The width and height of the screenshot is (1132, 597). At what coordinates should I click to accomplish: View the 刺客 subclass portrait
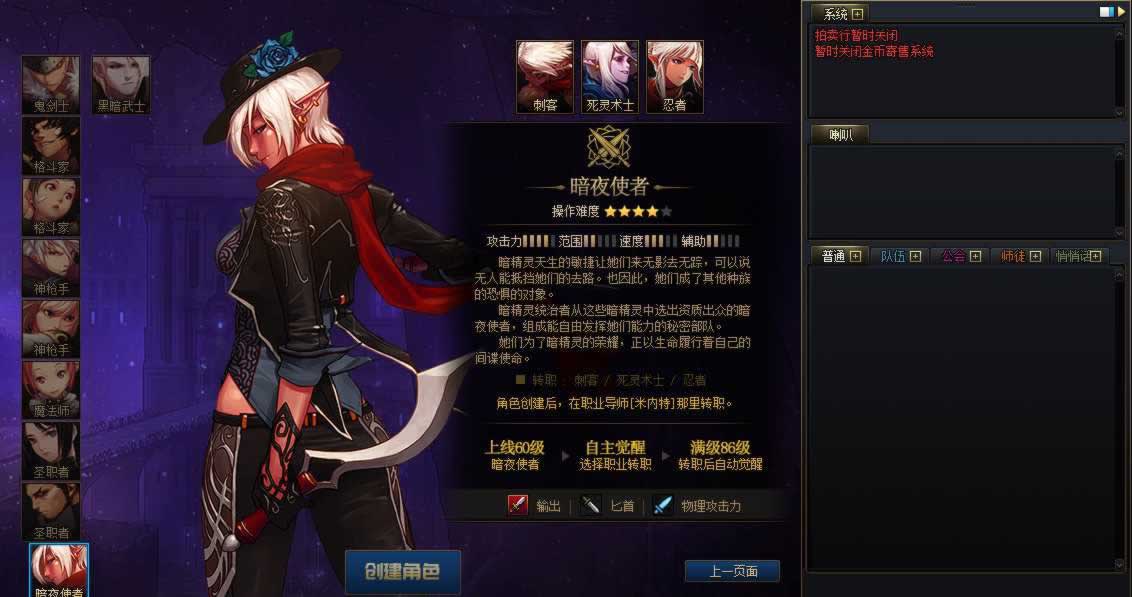pyautogui.click(x=545, y=76)
